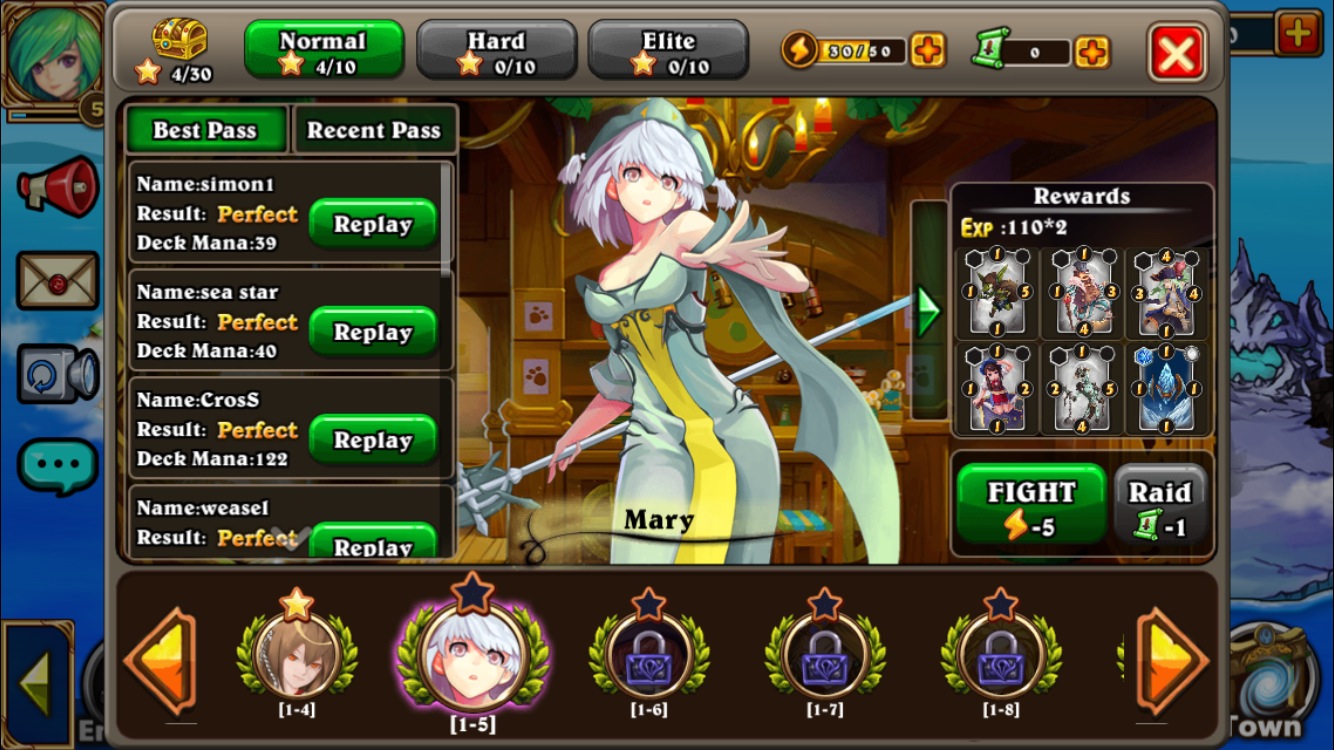Screen dimensions: 1334x750
Task: Select locked stage 1-6
Action: click(649, 655)
